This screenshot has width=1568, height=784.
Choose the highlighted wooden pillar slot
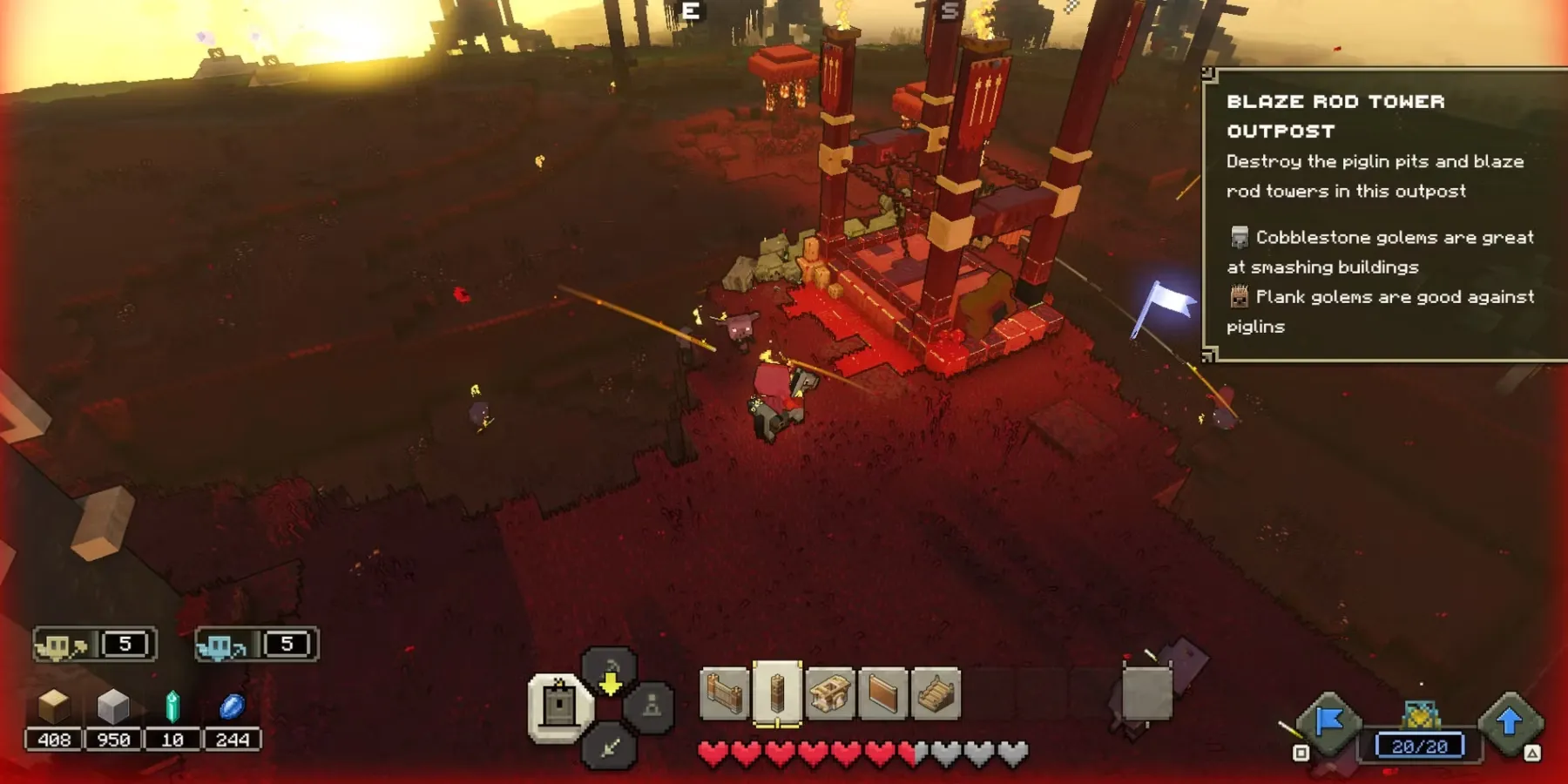tap(777, 694)
